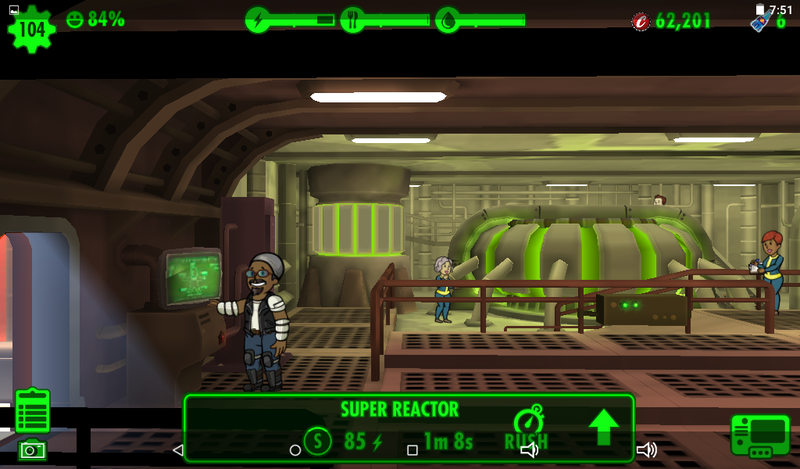Raise volume with the right speaker icon
The image size is (800, 469).
(646, 450)
